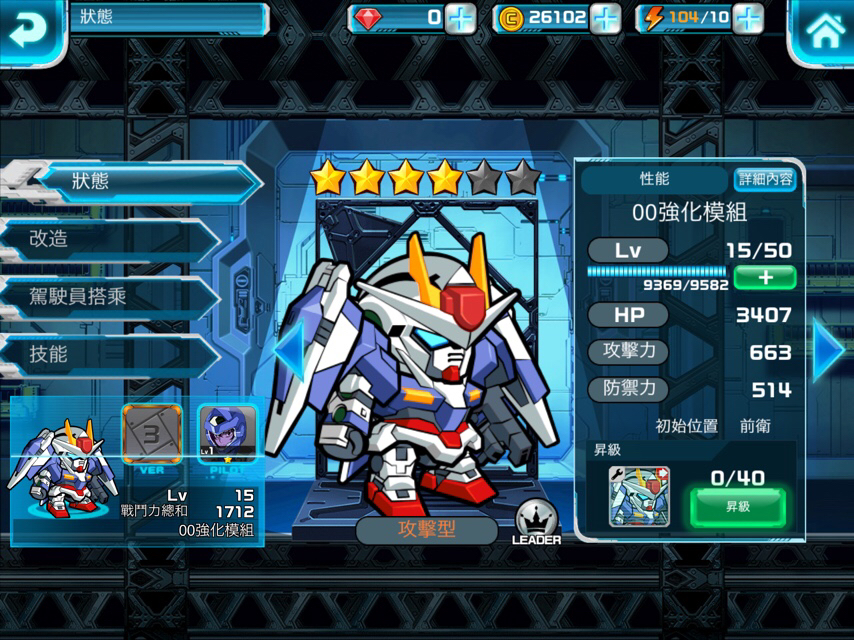Show the 詳細內容 details
Screen dimensions: 854x640
click(x=765, y=179)
